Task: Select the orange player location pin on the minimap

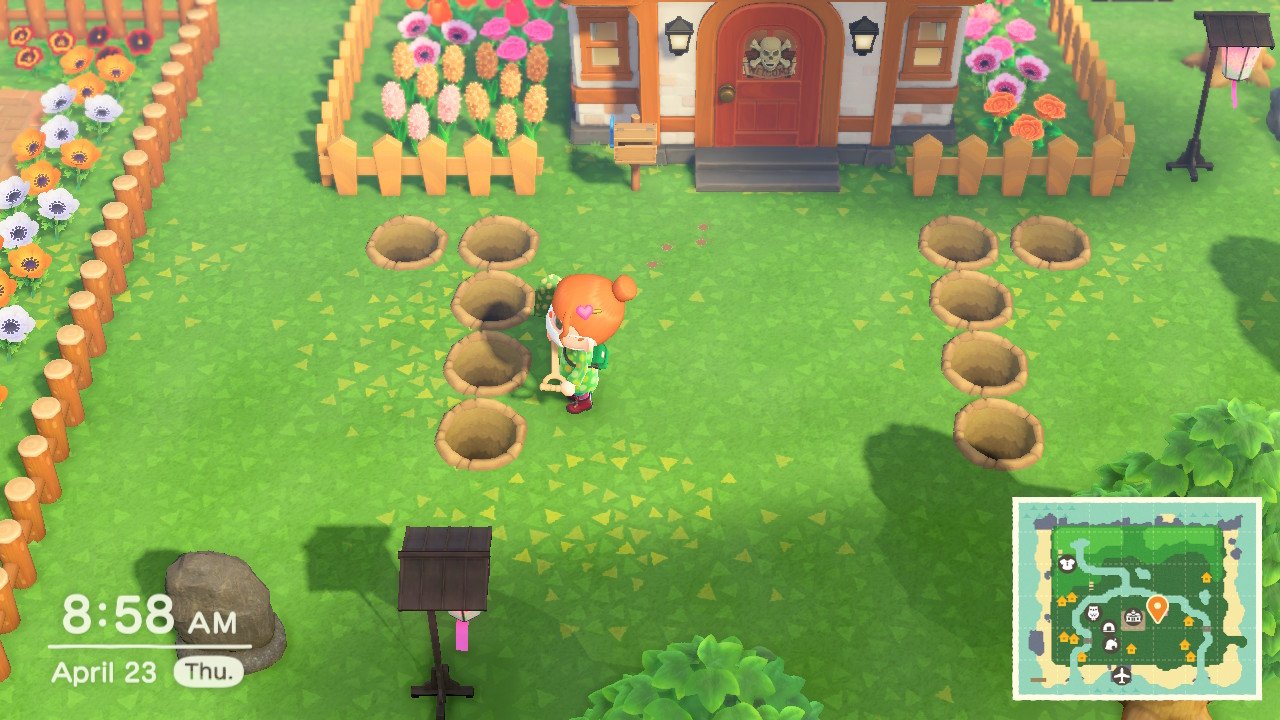Action: pyautogui.click(x=1157, y=605)
